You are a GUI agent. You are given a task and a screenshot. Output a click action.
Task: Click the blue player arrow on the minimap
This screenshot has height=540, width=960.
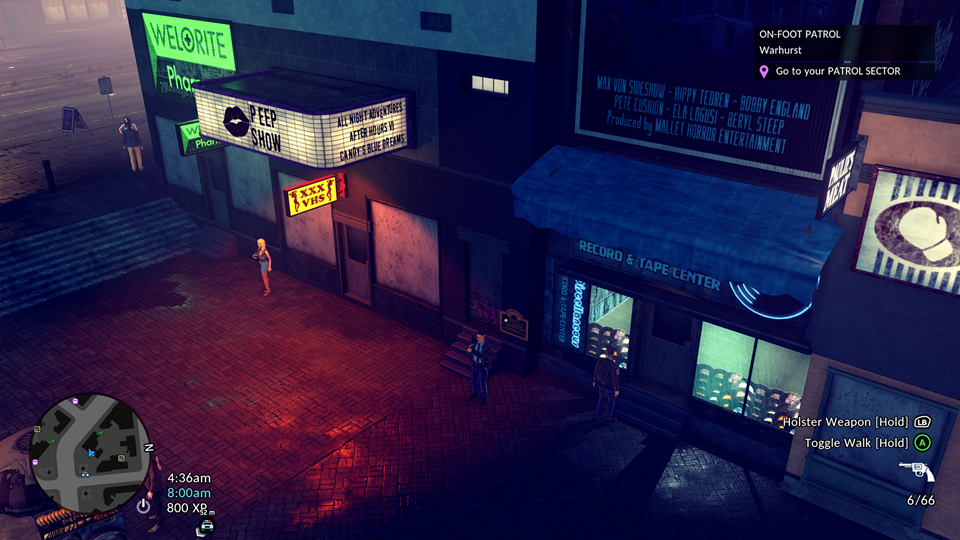tap(91, 453)
